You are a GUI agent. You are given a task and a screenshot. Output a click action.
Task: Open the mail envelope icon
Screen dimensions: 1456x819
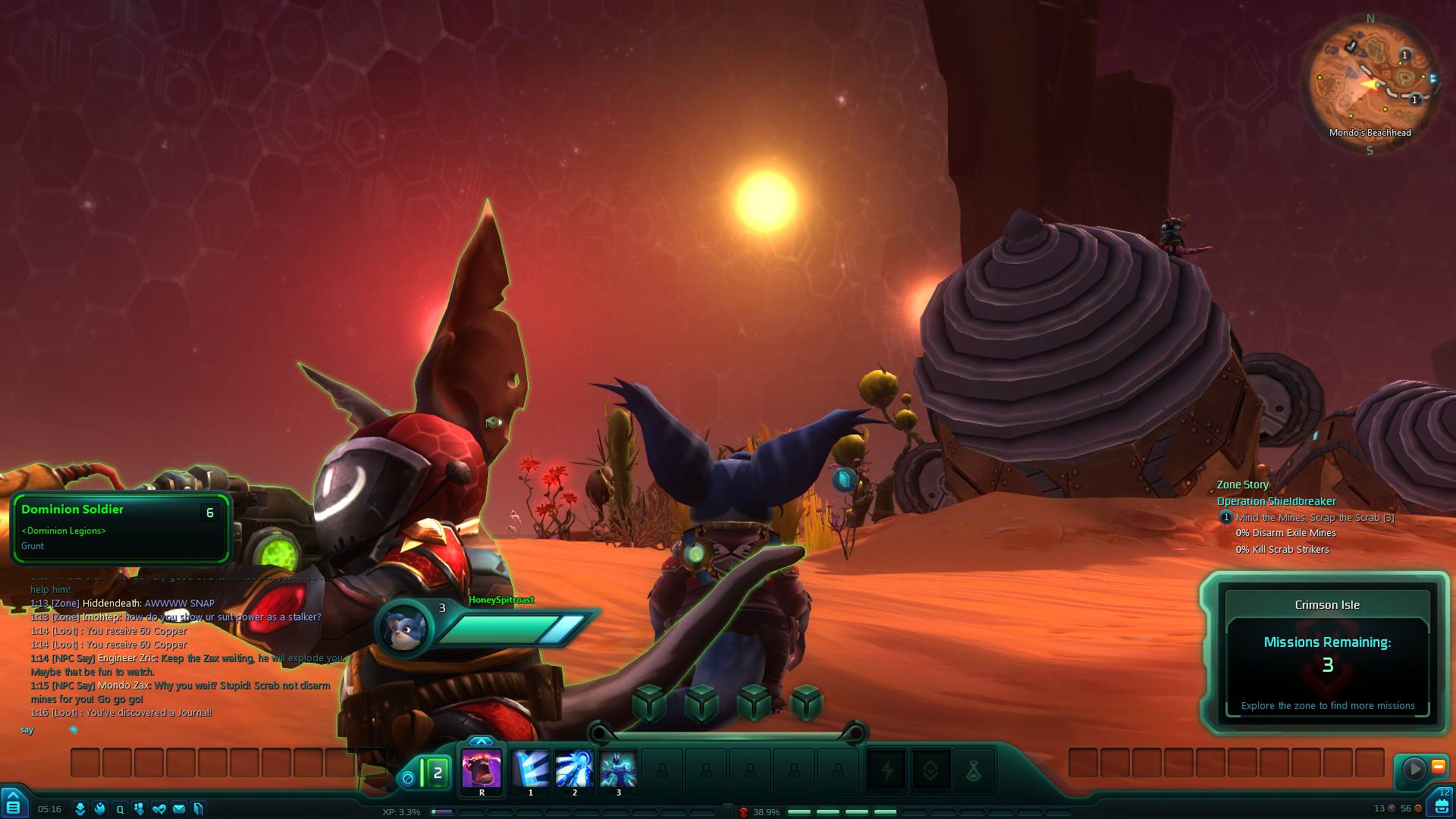point(179,809)
